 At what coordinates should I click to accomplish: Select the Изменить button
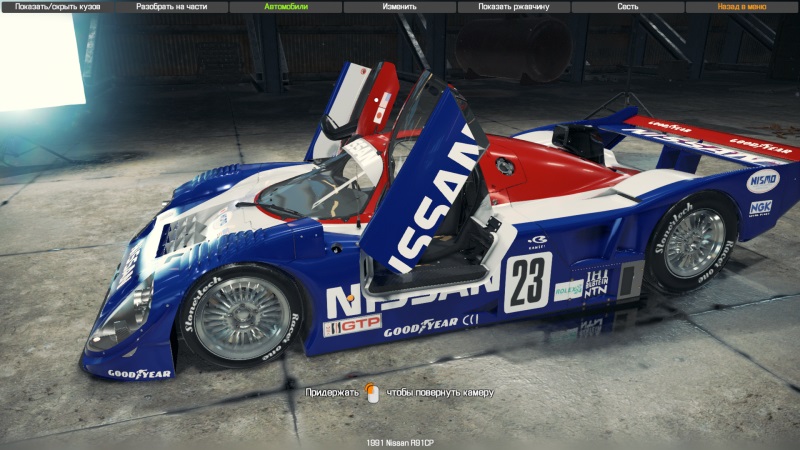click(399, 7)
